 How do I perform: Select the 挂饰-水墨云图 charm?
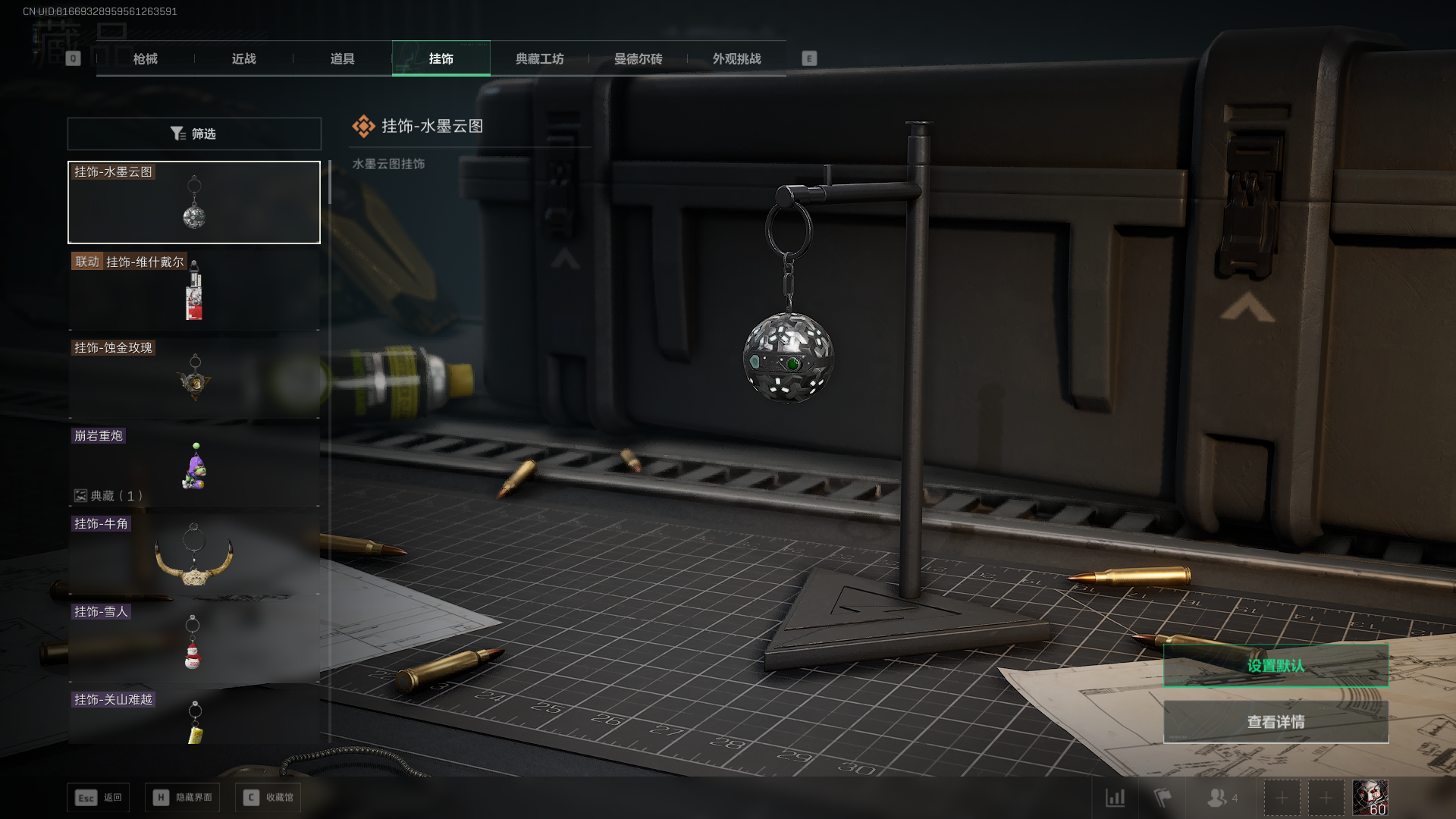(x=194, y=202)
